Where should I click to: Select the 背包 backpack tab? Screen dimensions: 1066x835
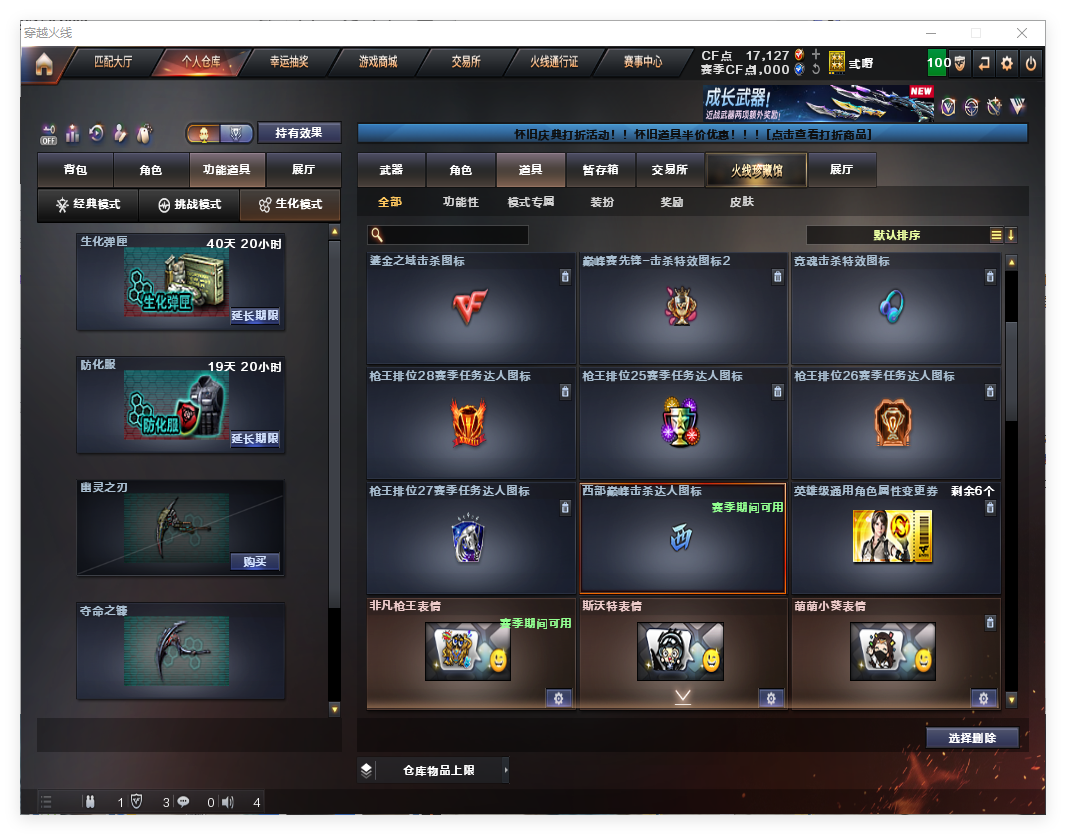(75, 171)
